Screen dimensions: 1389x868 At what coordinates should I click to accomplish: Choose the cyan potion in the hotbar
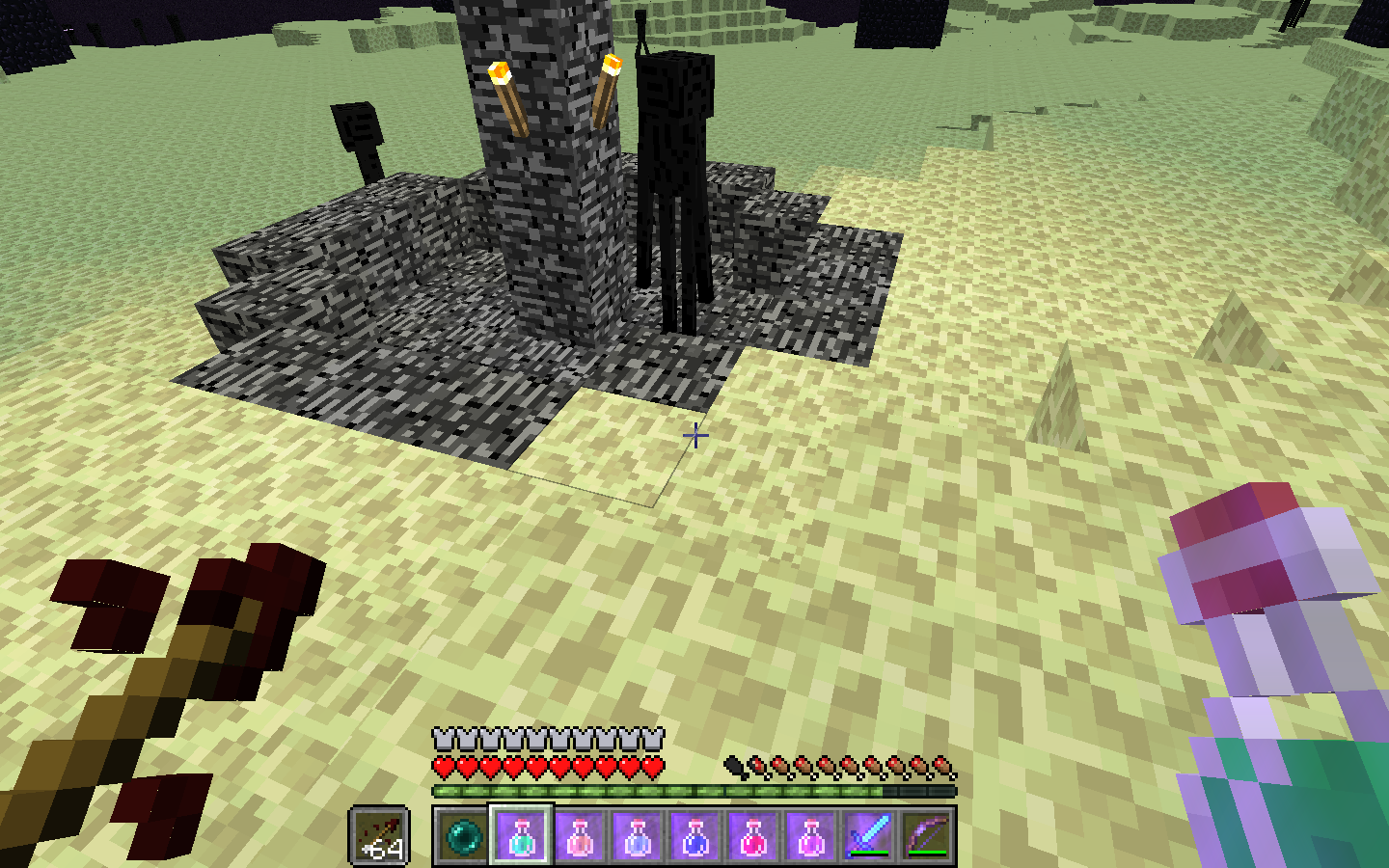pyautogui.click(x=521, y=835)
